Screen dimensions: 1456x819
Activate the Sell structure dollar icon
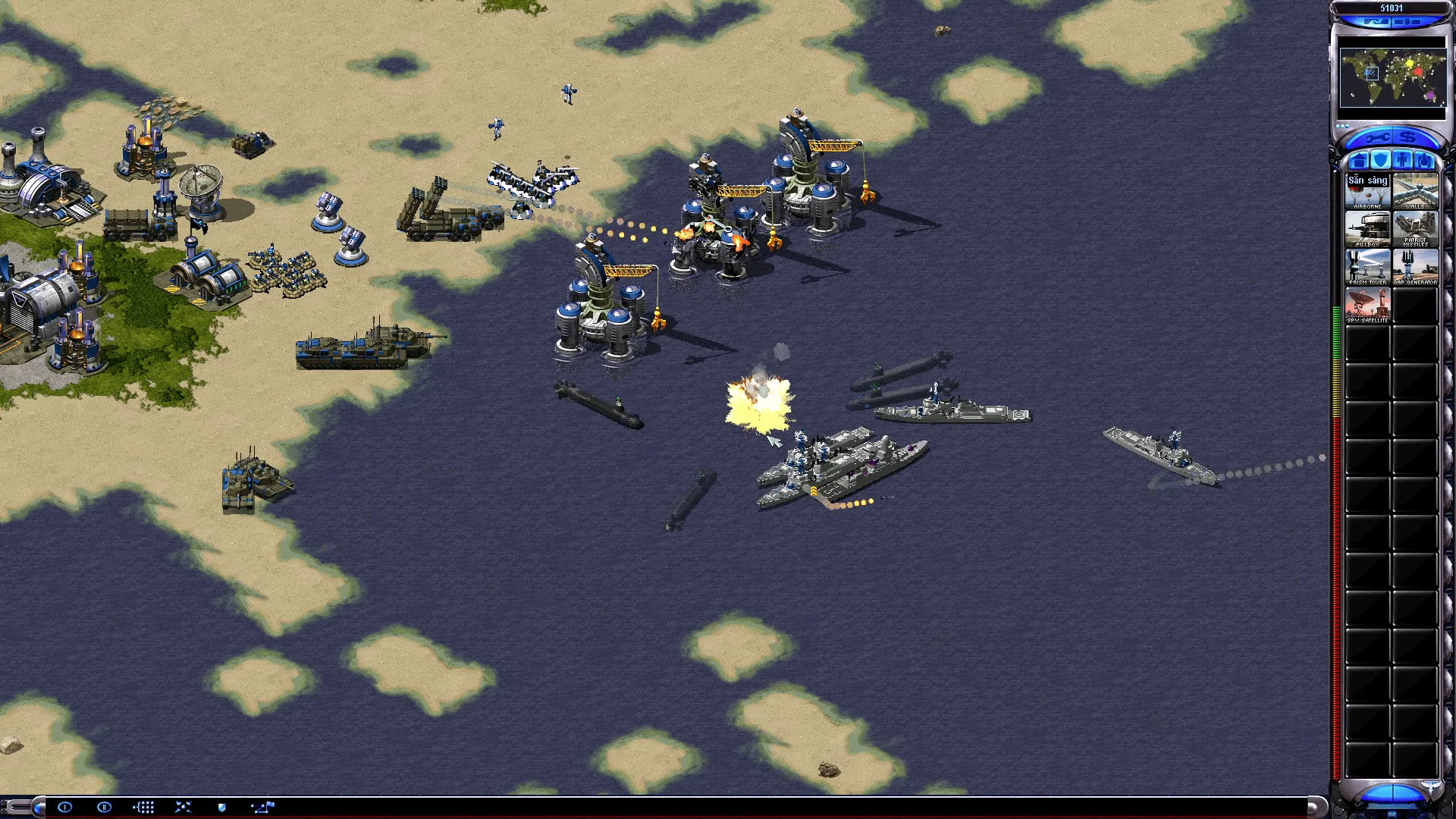pos(1409,138)
